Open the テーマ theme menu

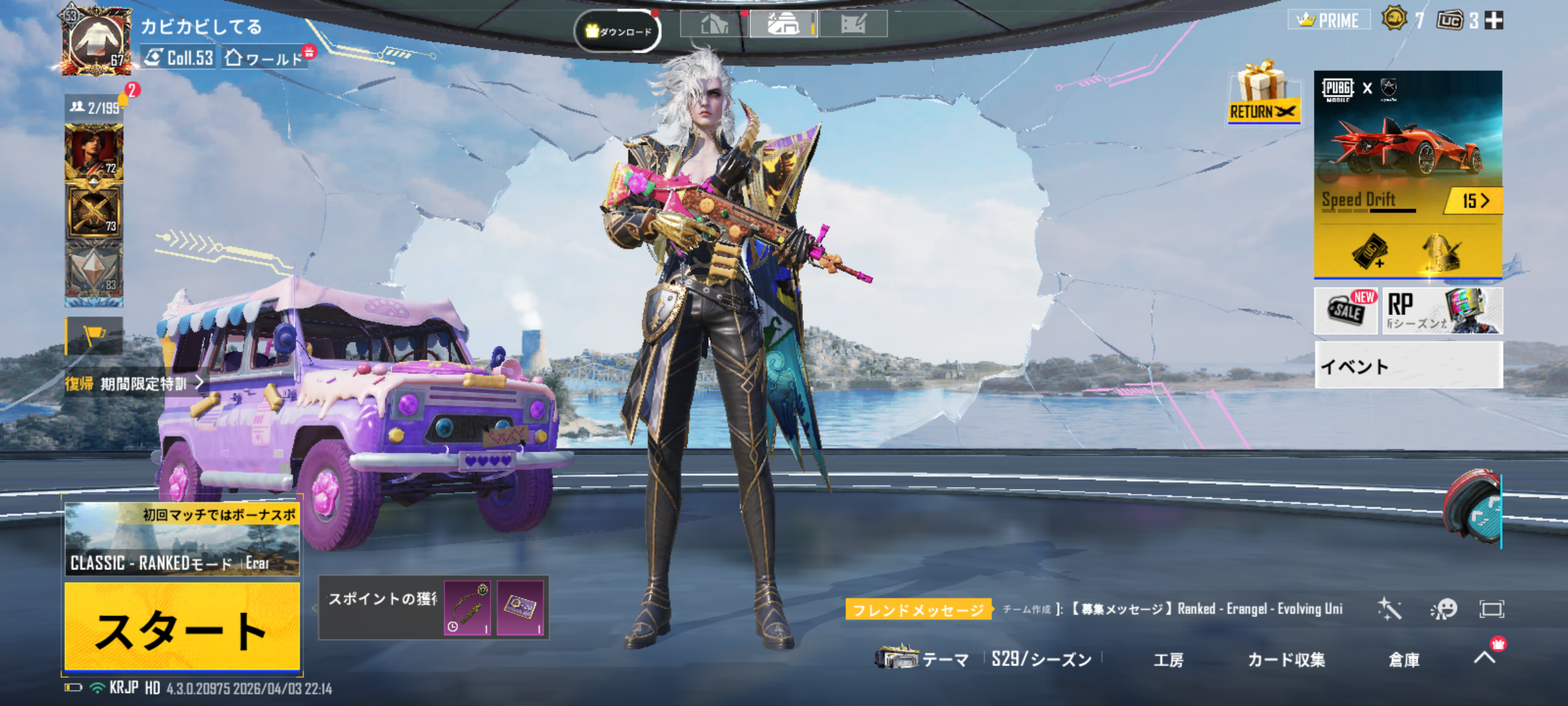coord(924,658)
